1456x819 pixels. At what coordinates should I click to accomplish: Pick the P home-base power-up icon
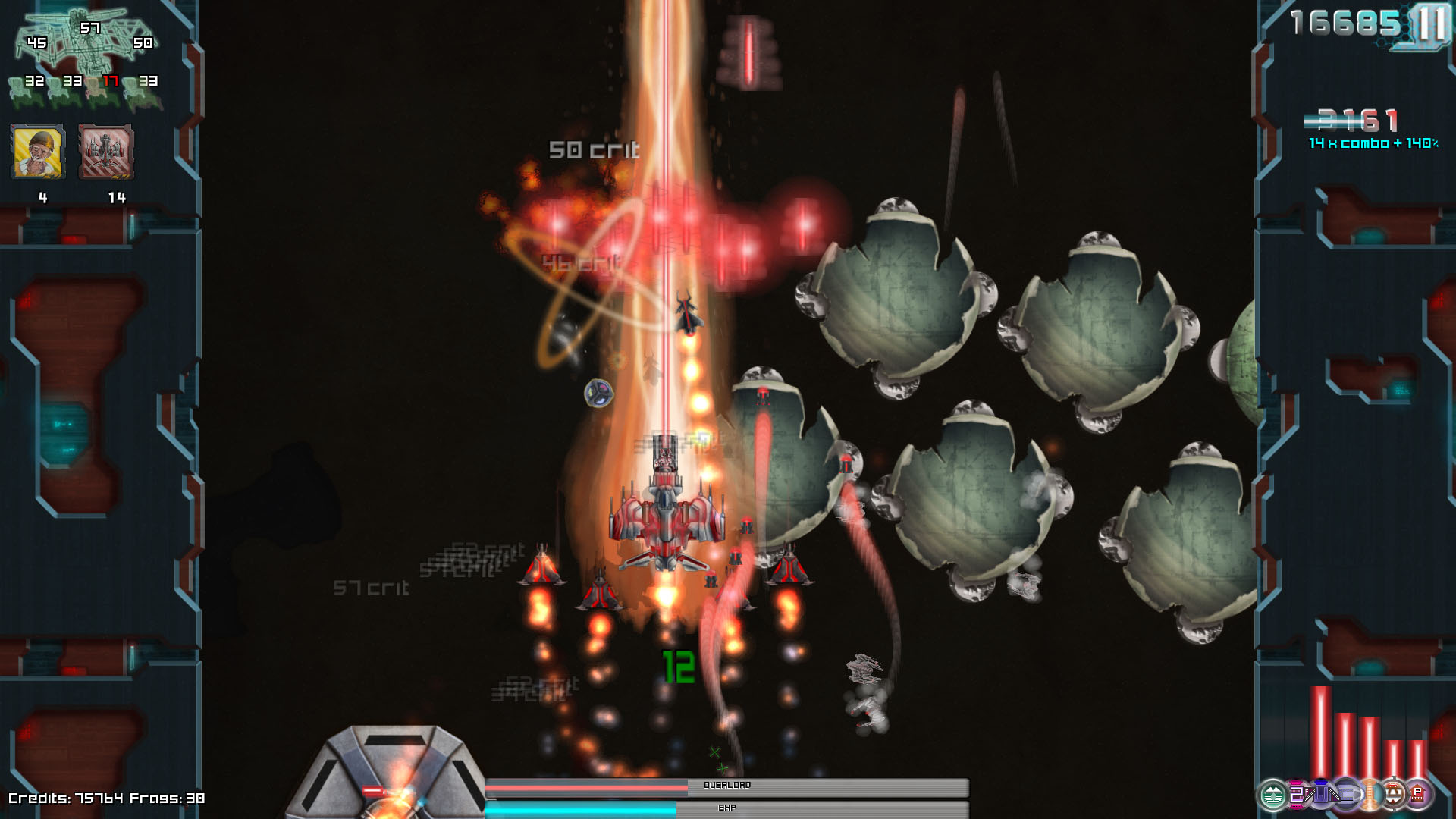[x=1417, y=794]
